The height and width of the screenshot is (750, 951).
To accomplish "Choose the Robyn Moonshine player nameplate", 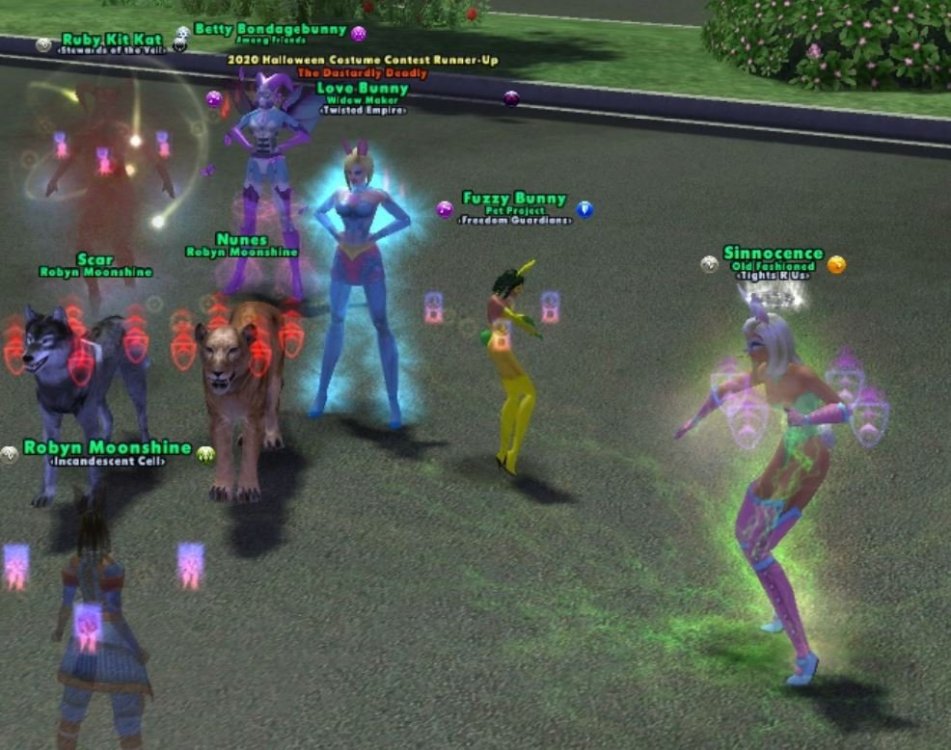I will [x=107, y=448].
